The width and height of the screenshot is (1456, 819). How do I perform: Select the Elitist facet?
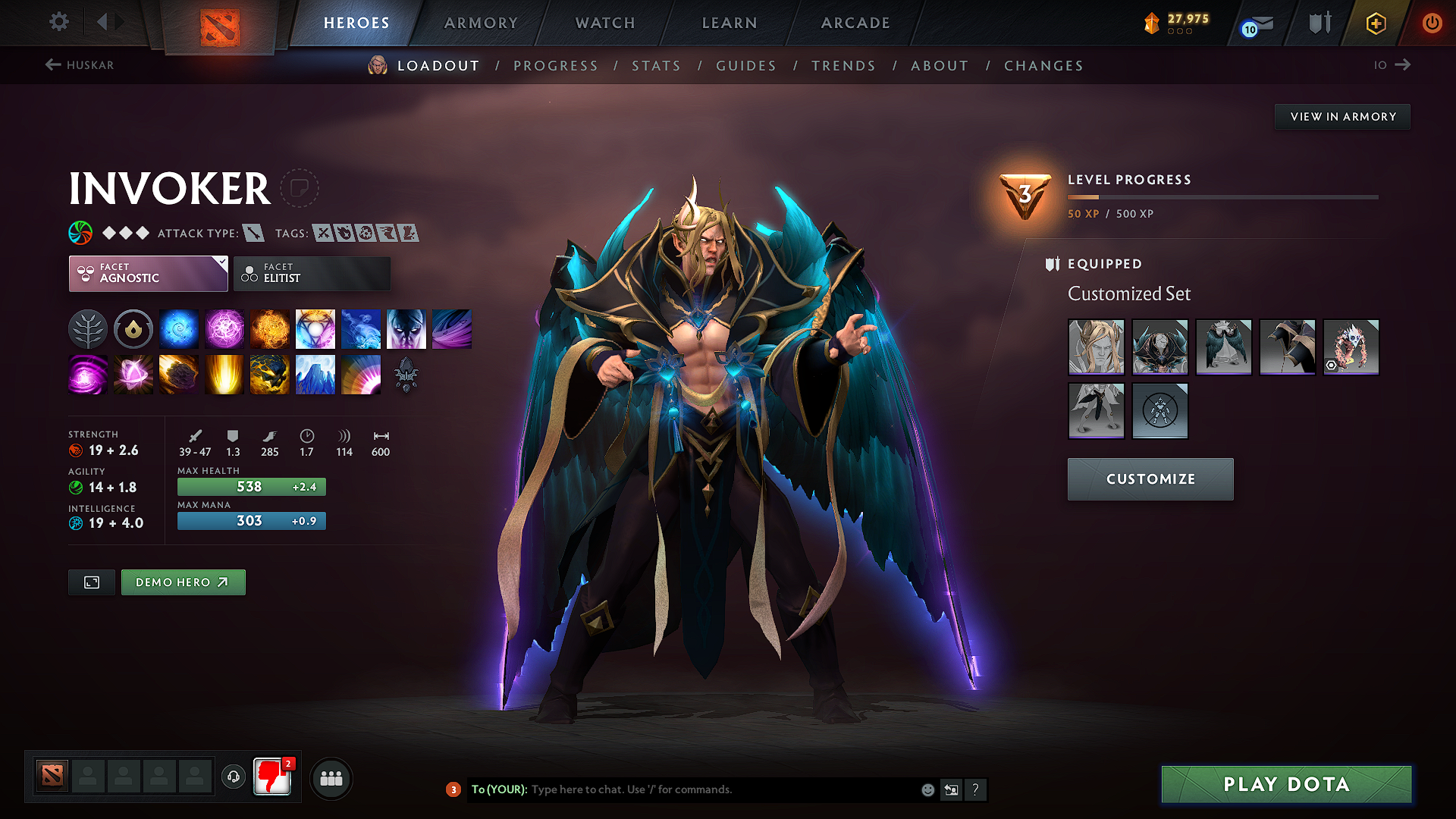coord(312,273)
